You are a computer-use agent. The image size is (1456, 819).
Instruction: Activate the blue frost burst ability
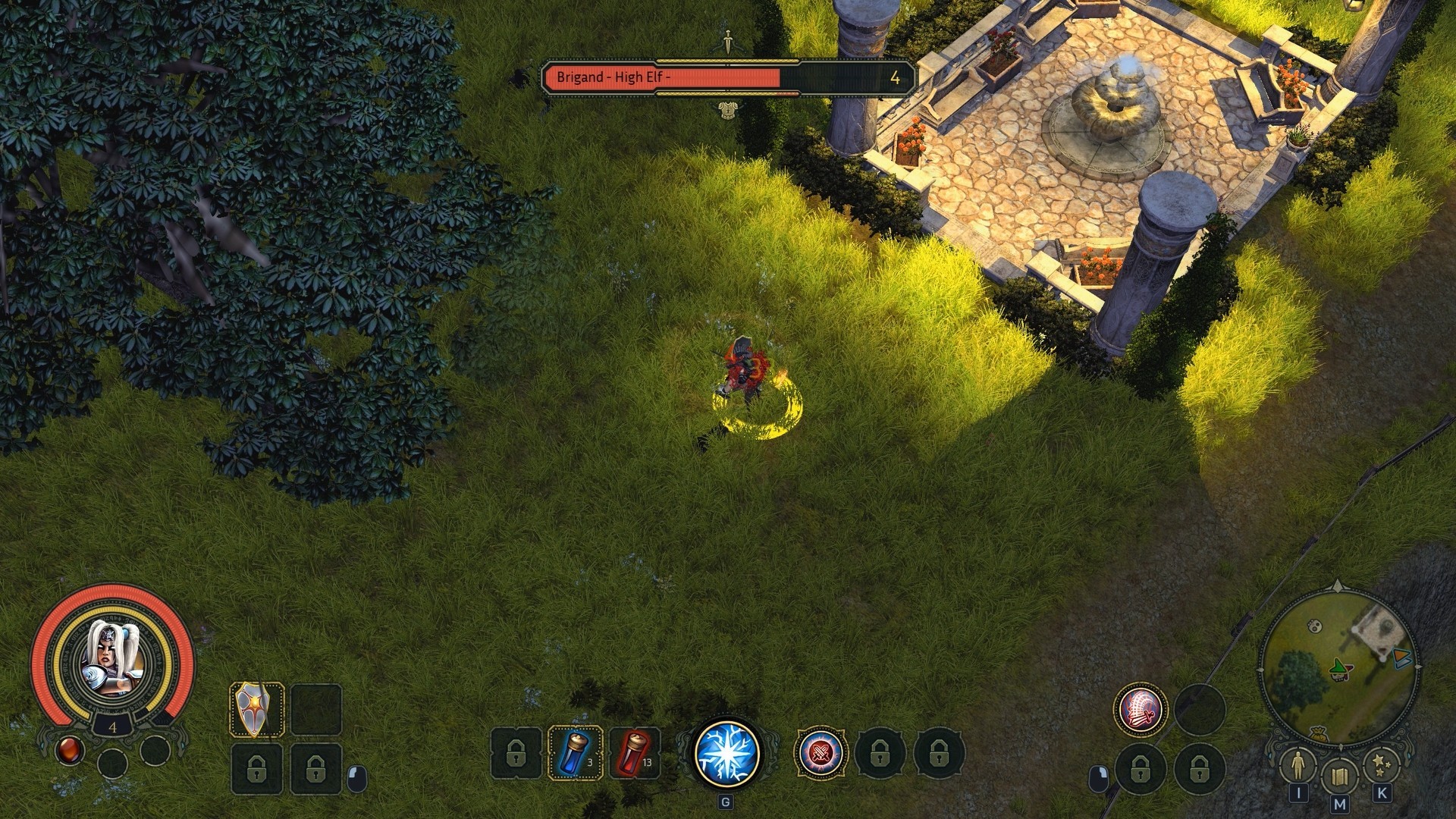pyautogui.click(x=726, y=753)
